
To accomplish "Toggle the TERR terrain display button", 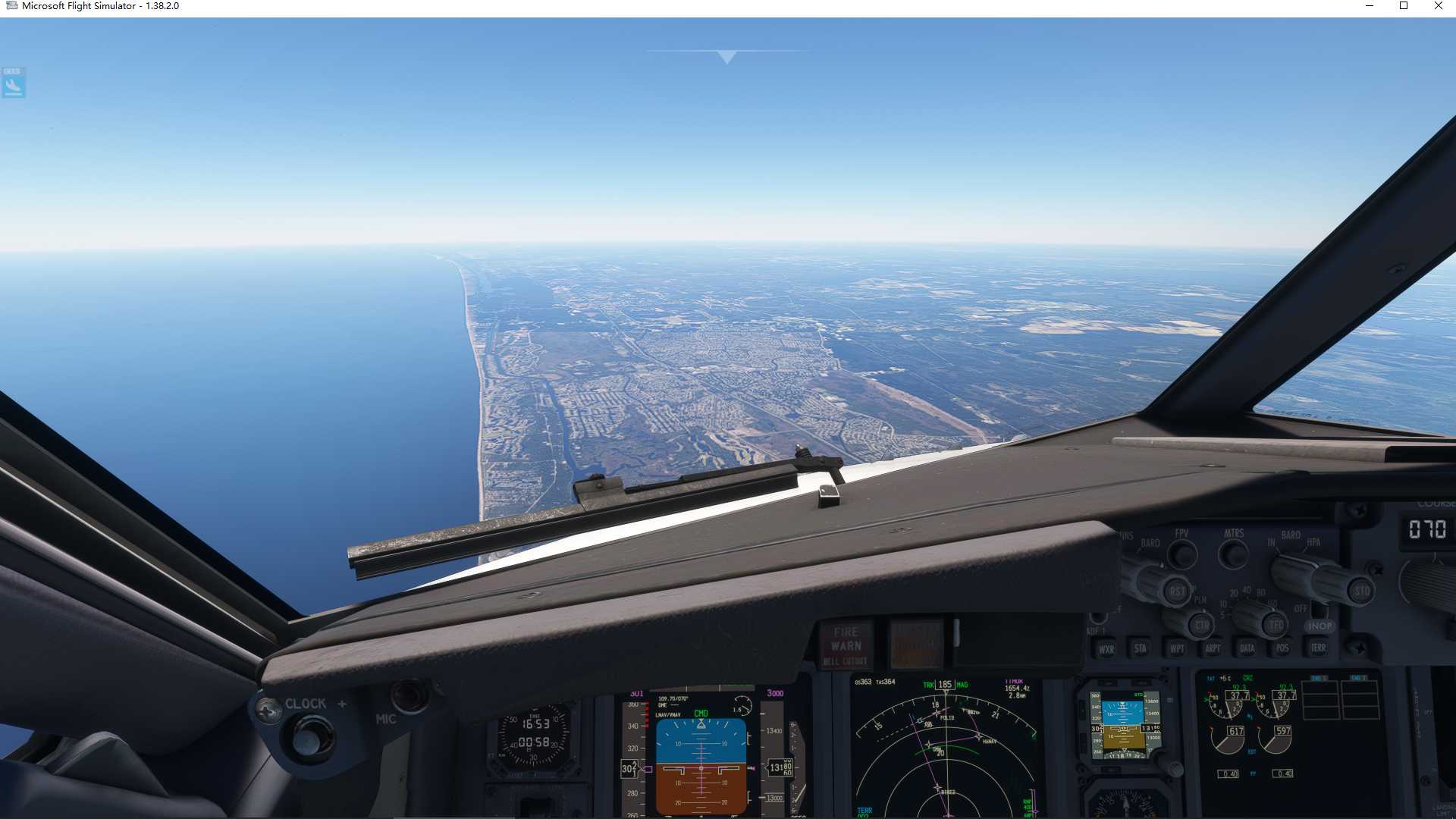I will (x=1316, y=650).
